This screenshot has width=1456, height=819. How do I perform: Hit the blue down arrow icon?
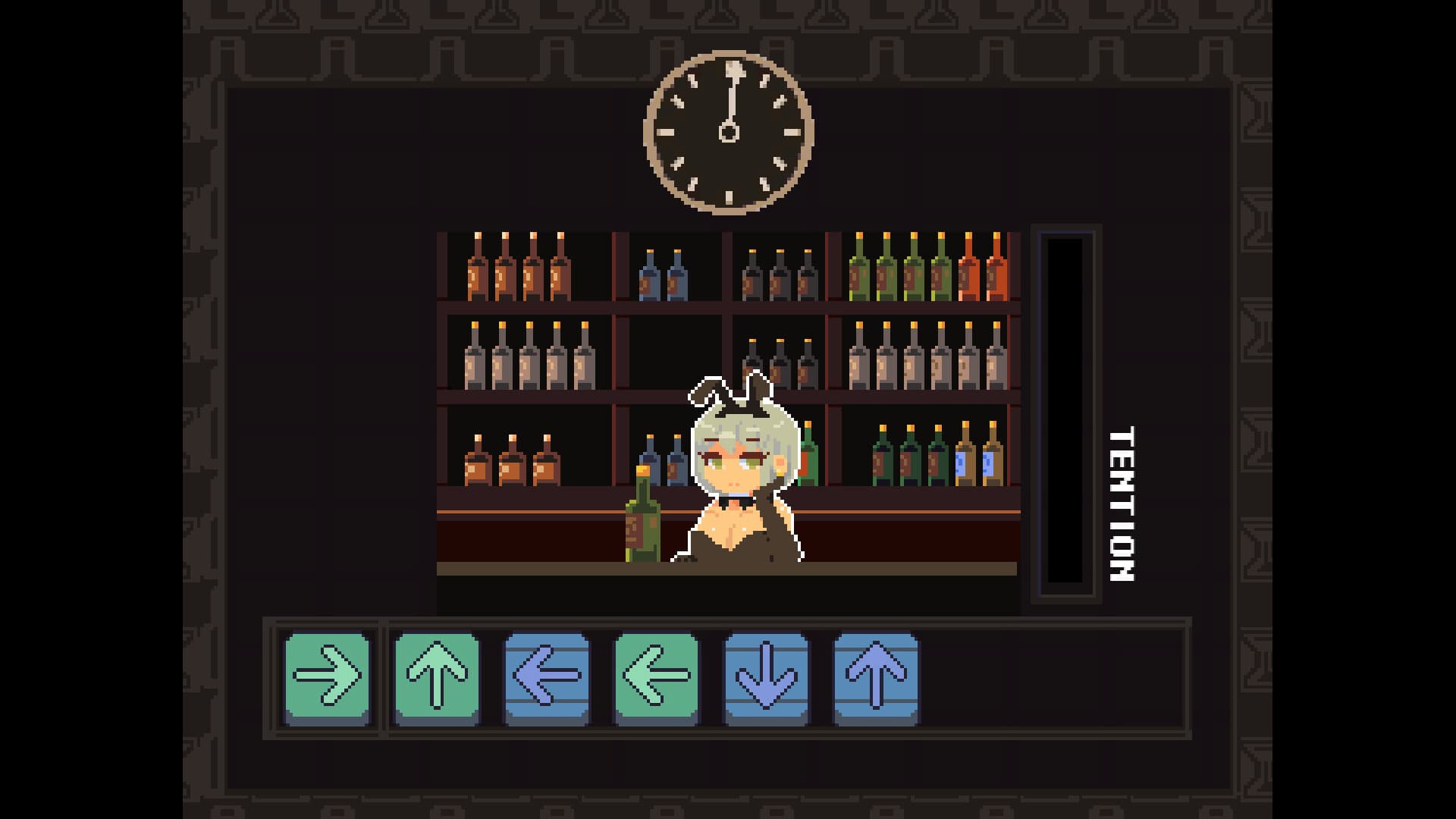(766, 679)
